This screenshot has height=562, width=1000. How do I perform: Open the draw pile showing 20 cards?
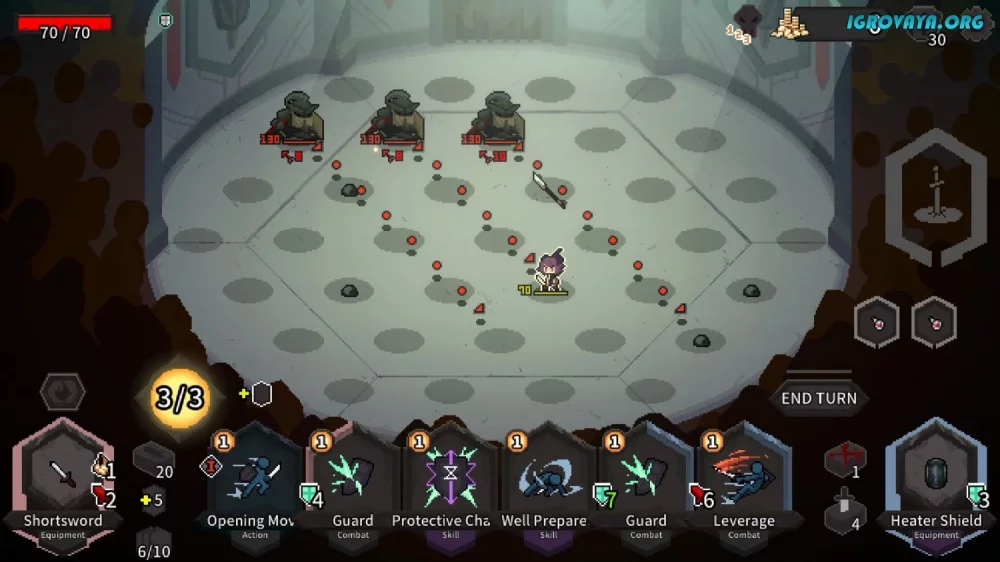pyautogui.click(x=153, y=460)
